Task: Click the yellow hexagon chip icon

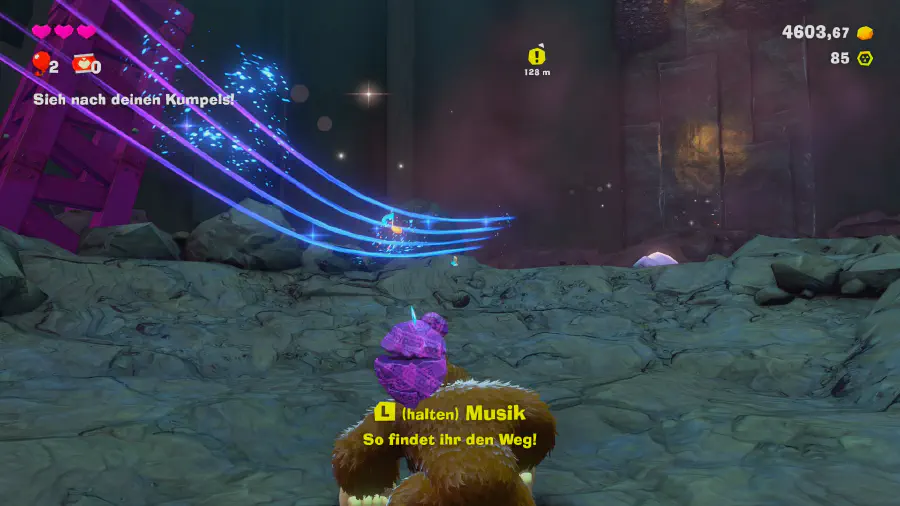Action: pos(865,58)
